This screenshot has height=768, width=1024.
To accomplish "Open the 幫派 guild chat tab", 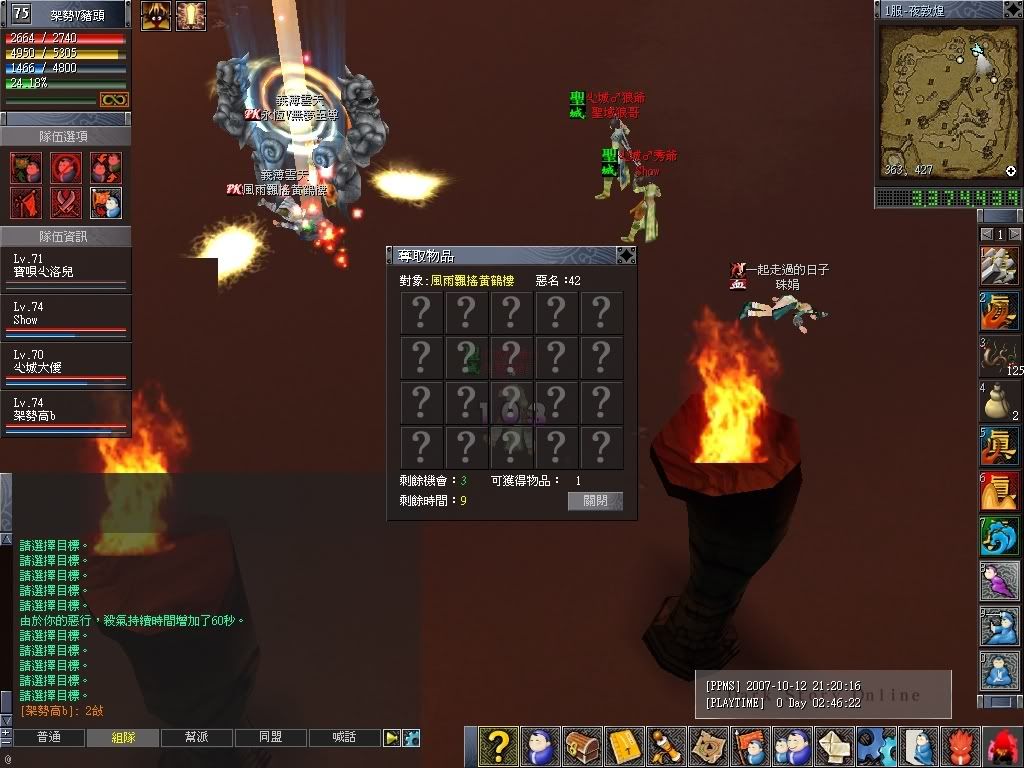I will coord(197,737).
